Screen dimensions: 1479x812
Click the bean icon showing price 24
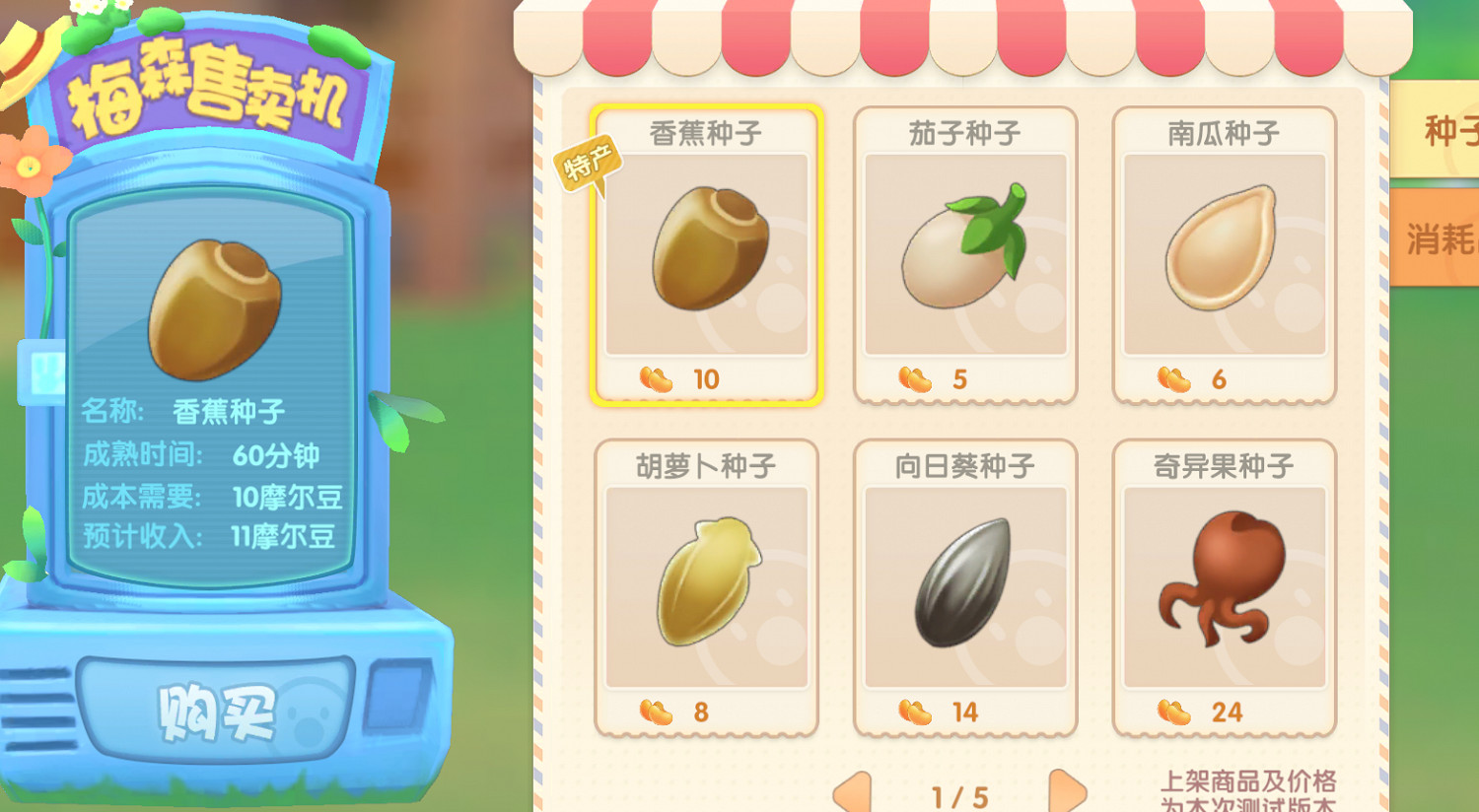point(1172,711)
